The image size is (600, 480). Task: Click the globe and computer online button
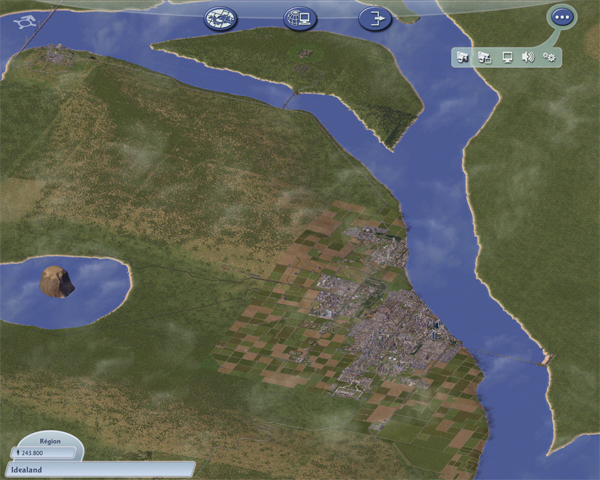pyautogui.click(x=298, y=17)
